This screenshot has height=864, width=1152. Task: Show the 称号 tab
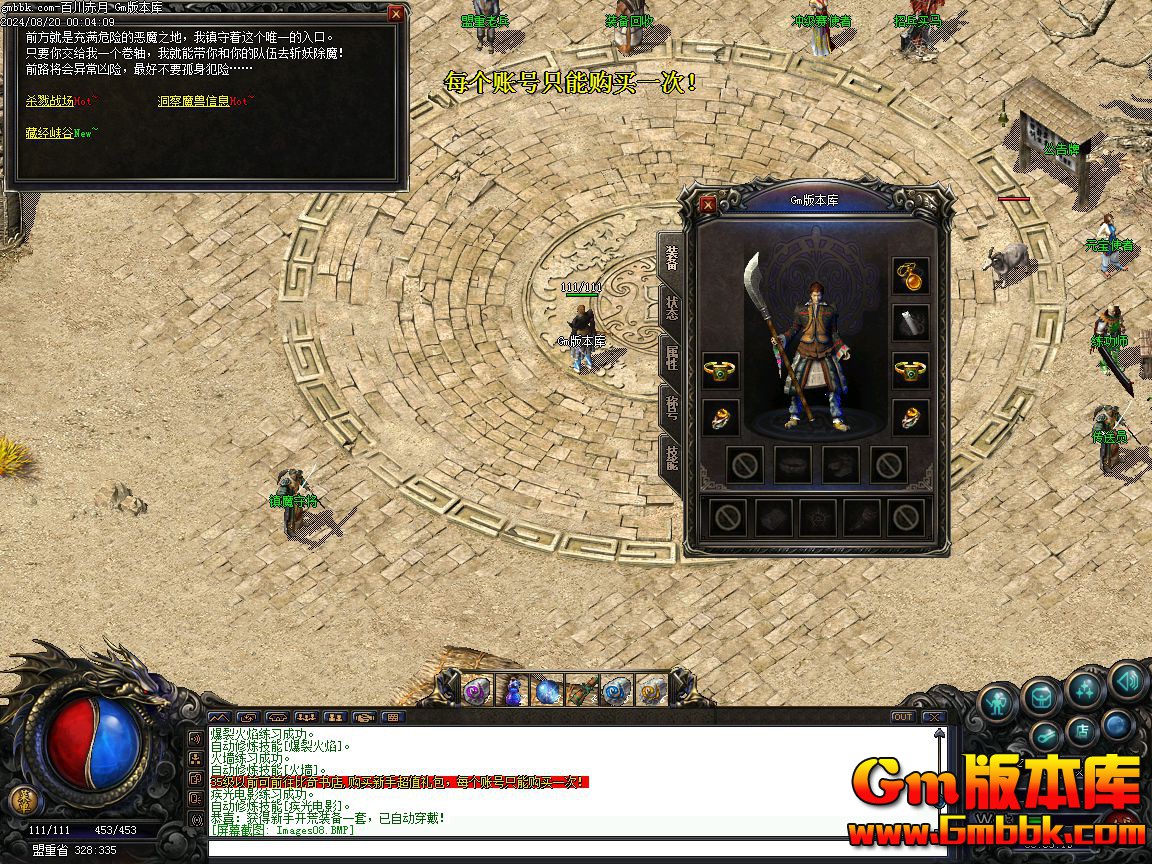point(671,408)
